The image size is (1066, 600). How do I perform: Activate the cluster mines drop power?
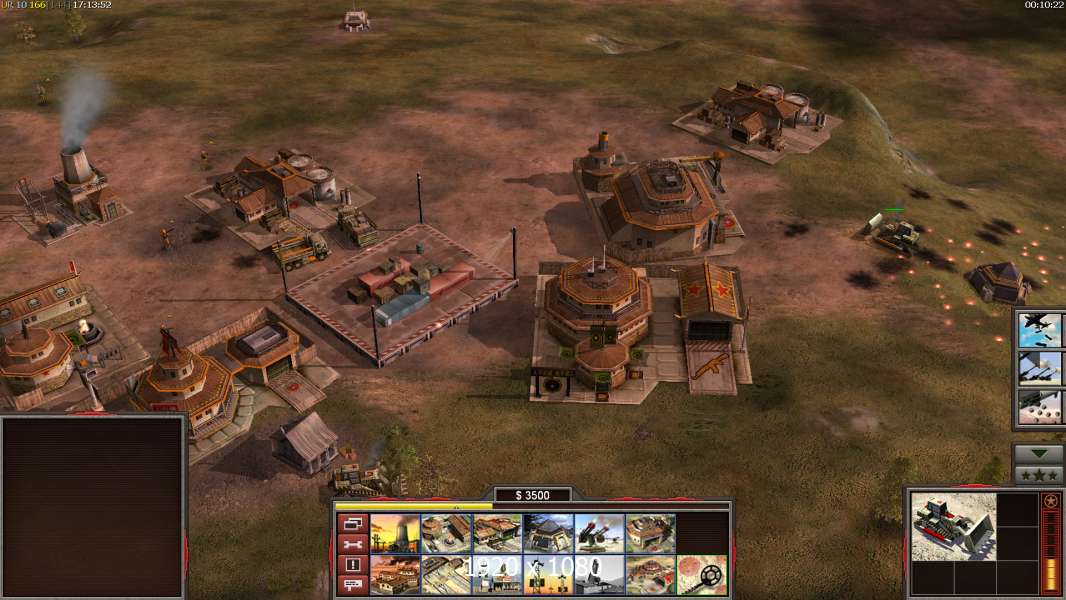tap(1040, 406)
